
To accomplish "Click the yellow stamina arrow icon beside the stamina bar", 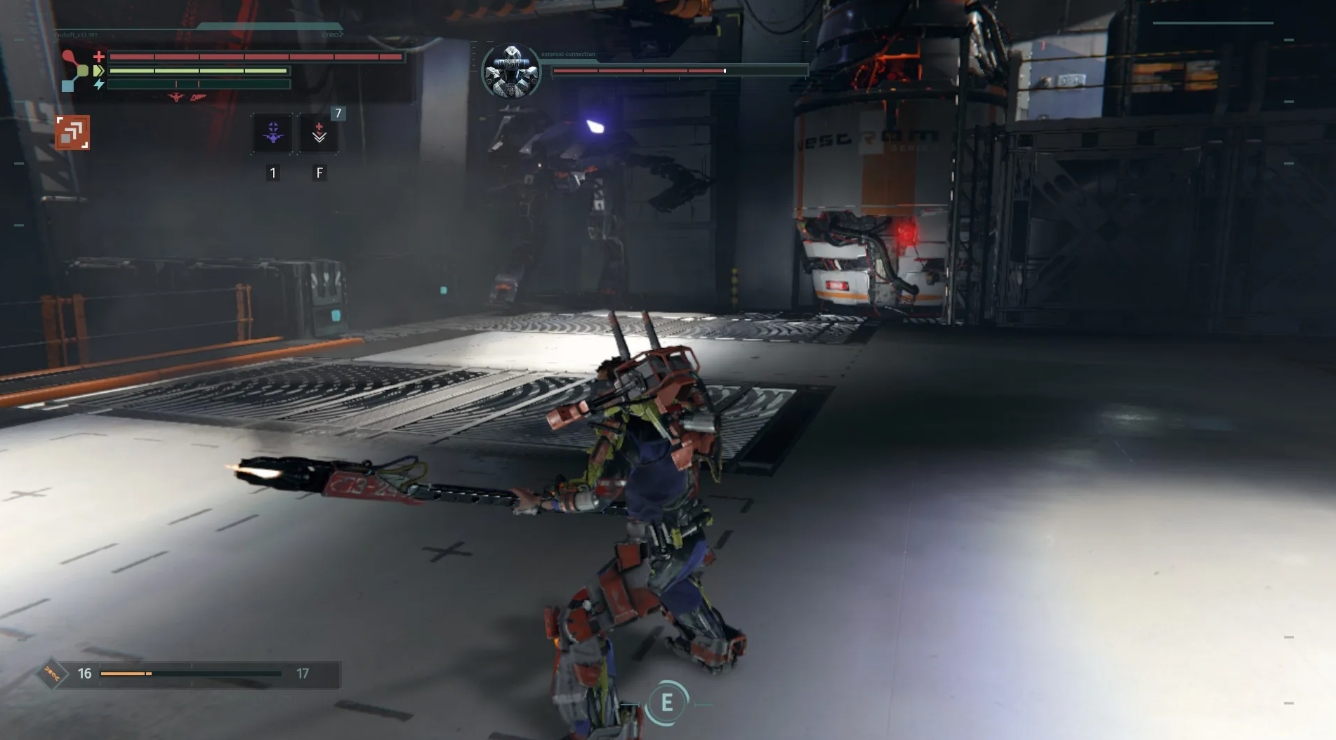I will pyautogui.click(x=99, y=69).
